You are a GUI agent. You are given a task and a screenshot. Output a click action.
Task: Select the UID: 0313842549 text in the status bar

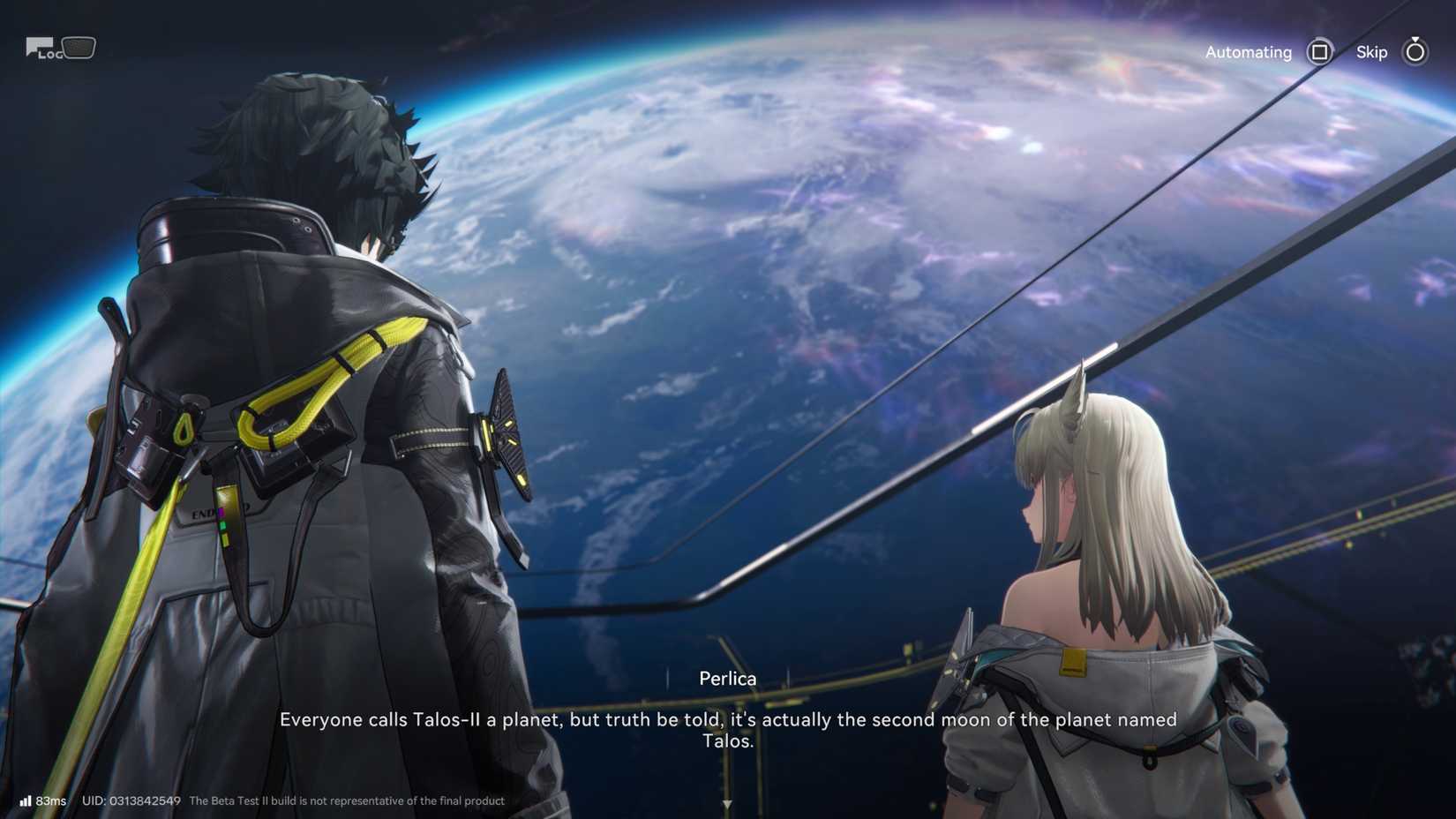[131, 801]
